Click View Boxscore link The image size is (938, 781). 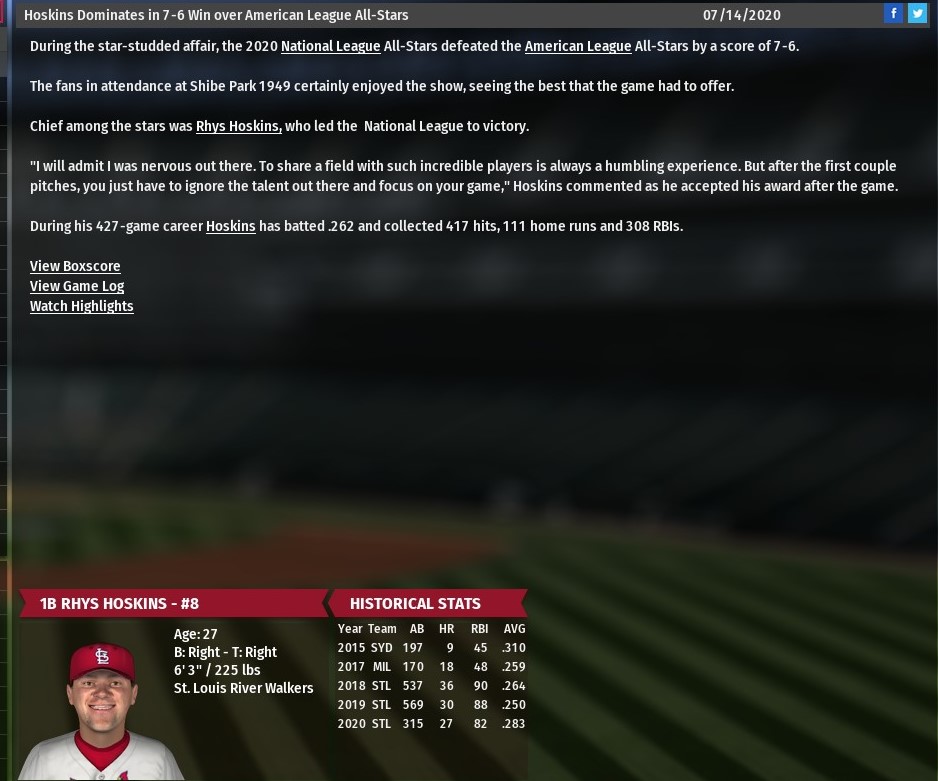(75, 266)
